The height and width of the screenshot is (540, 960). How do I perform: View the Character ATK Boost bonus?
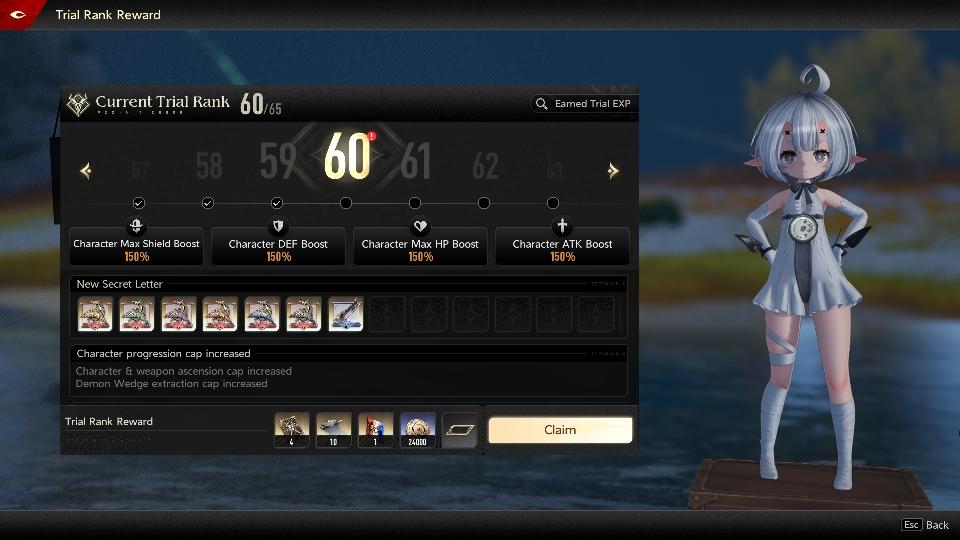(x=562, y=245)
